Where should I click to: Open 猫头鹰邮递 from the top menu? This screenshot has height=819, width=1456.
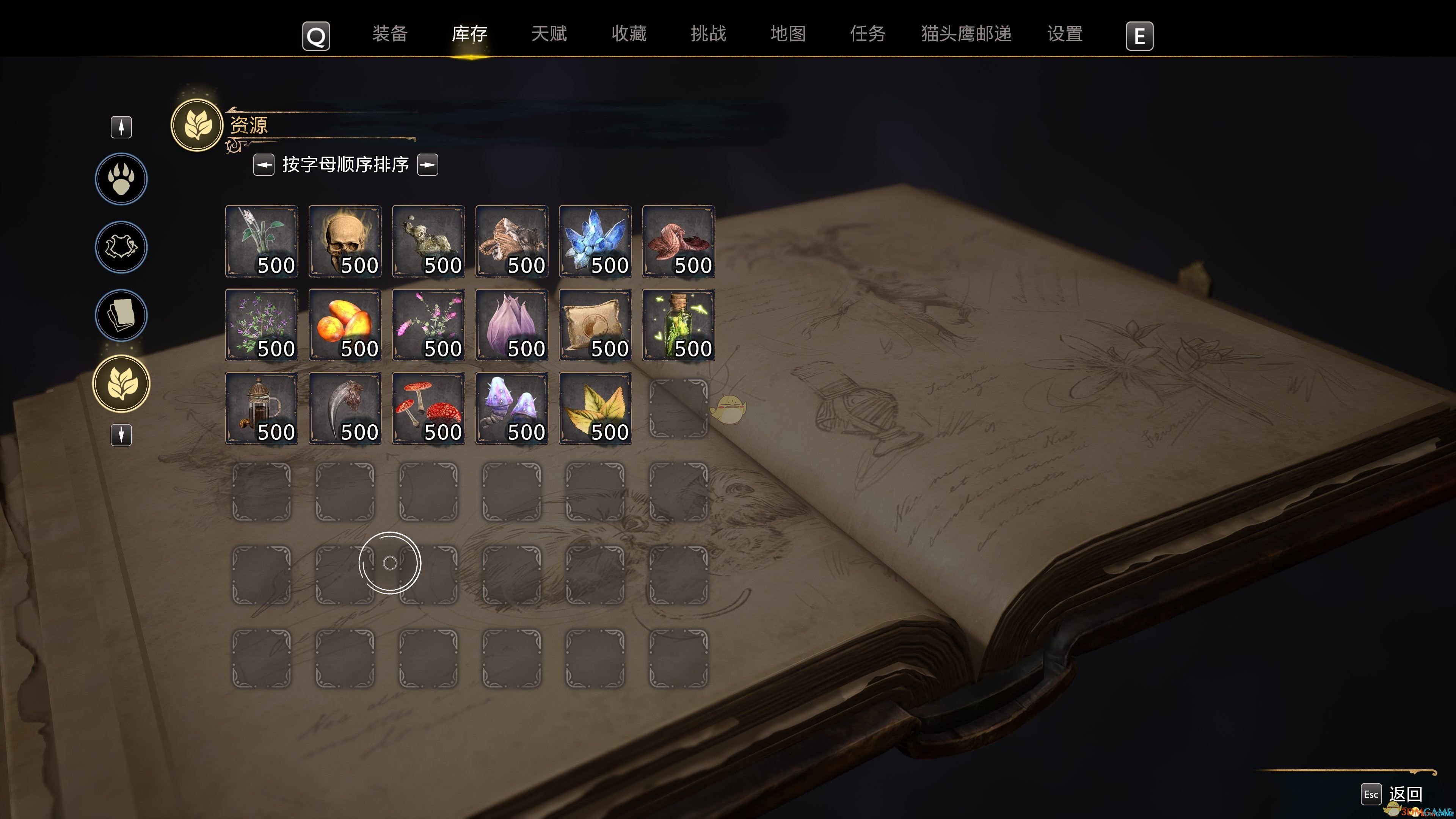click(x=966, y=34)
